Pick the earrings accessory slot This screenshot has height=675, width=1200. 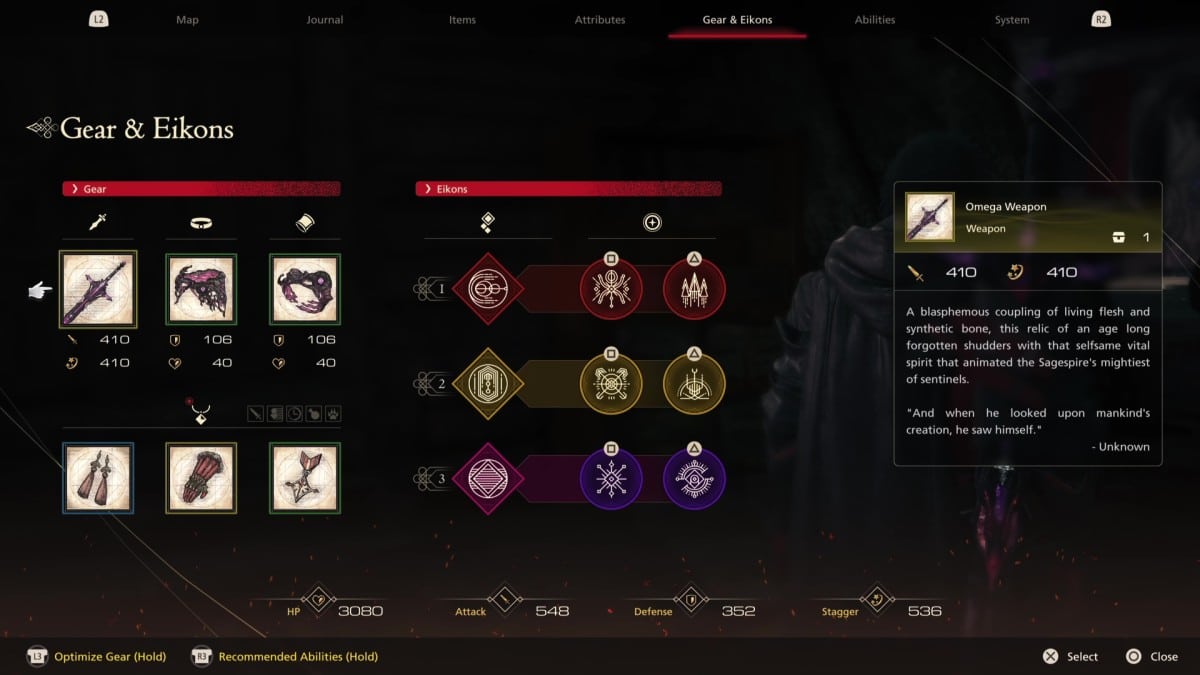click(98, 478)
